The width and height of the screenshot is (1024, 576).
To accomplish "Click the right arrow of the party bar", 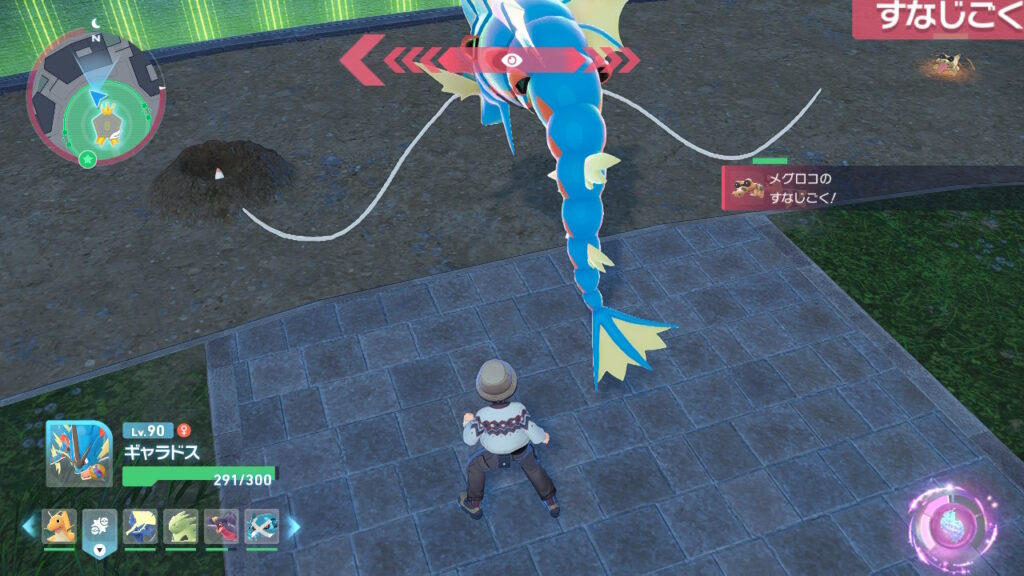I will 293,526.
